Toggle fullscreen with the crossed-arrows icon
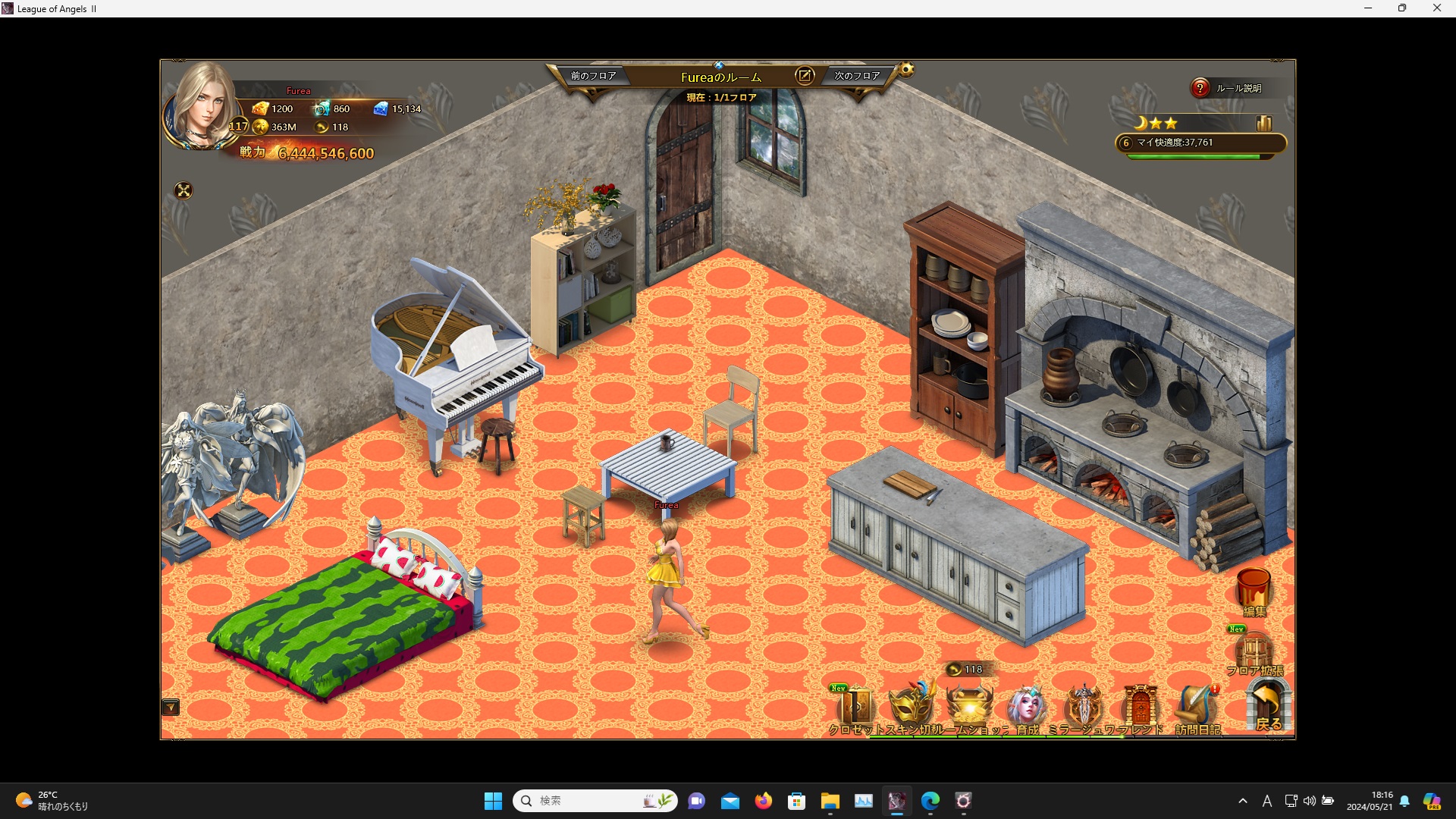Screen dimensions: 1456x819 pyautogui.click(x=184, y=191)
